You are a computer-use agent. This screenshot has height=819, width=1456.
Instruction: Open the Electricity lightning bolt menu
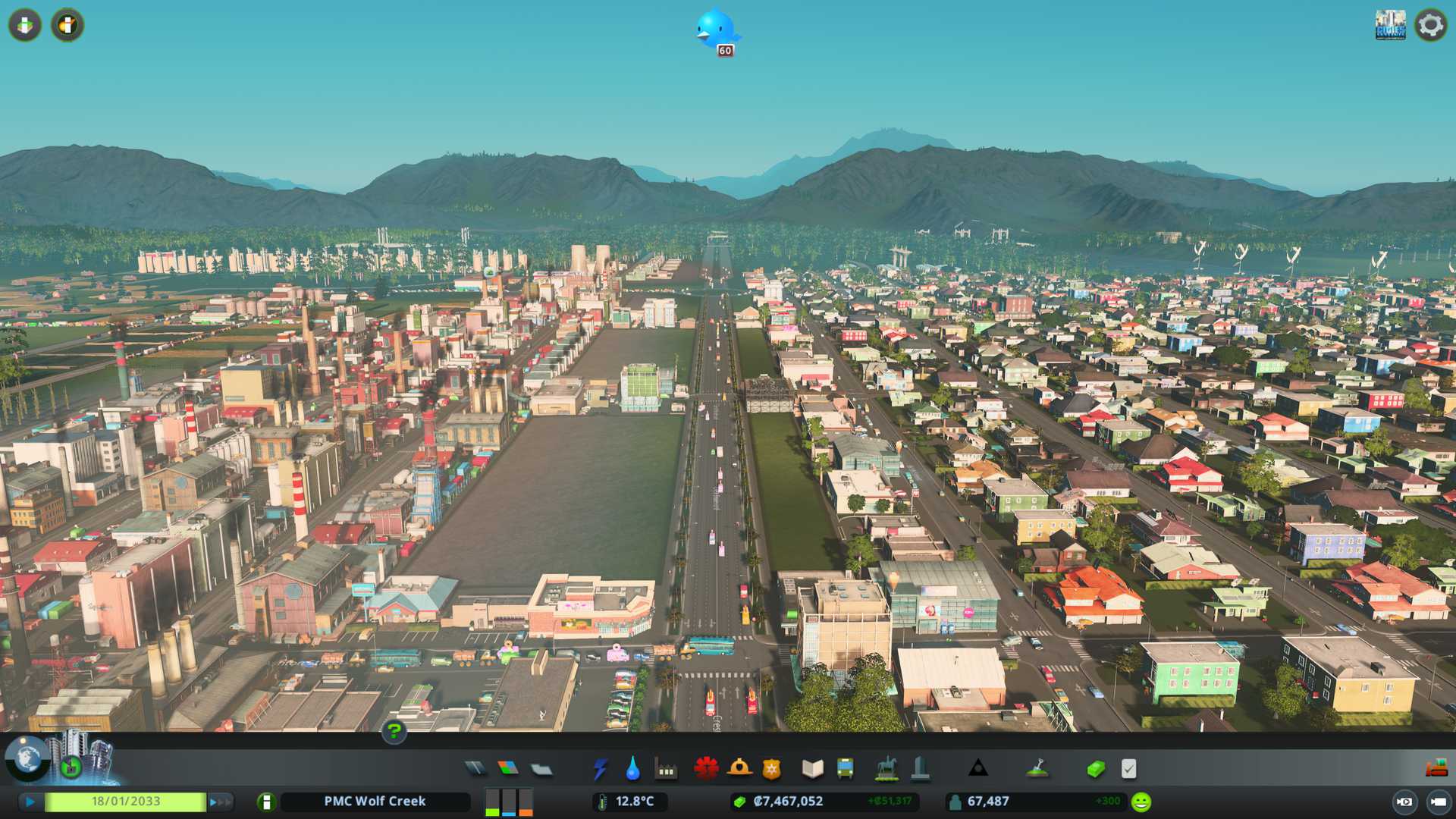click(x=600, y=769)
